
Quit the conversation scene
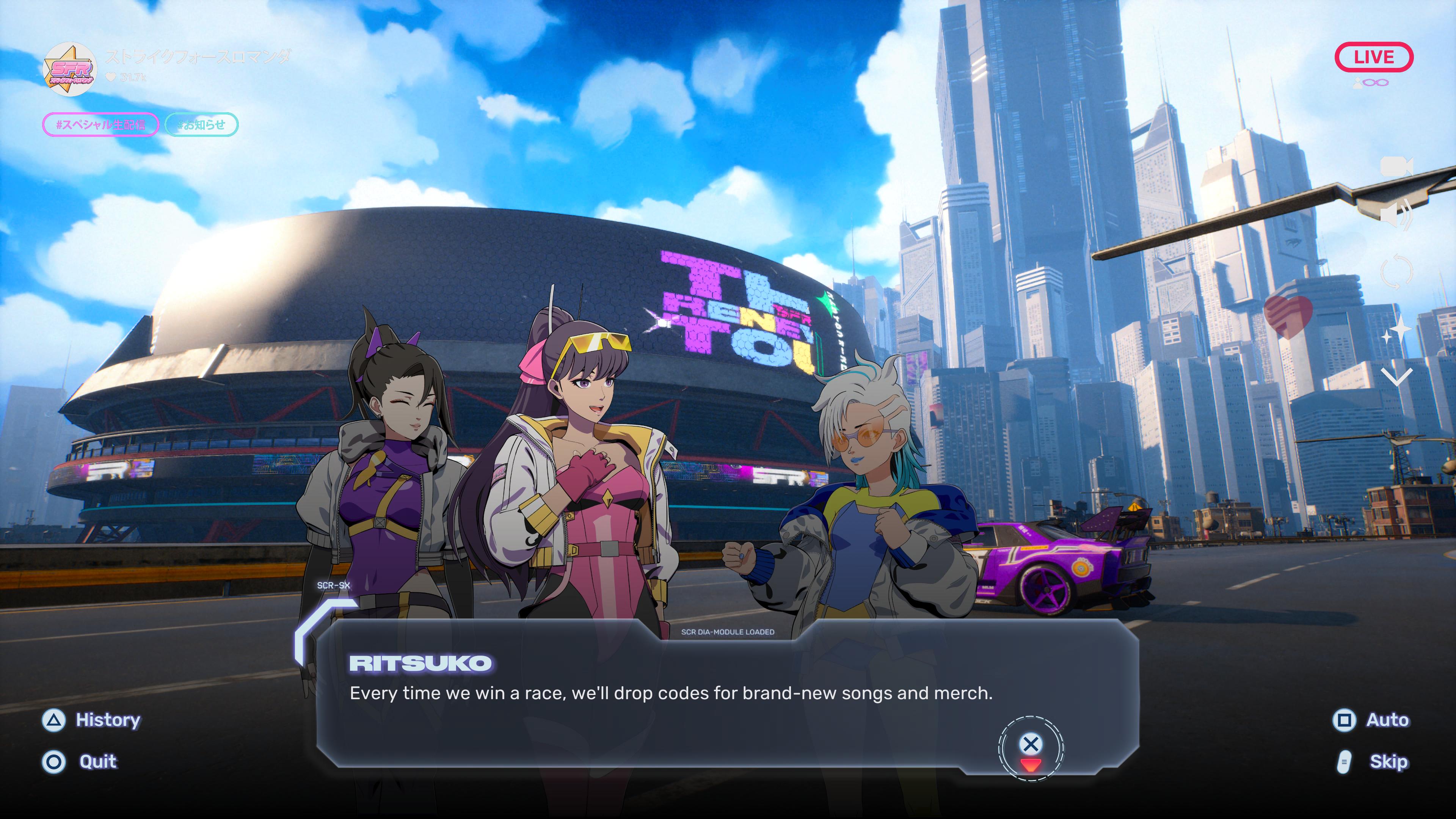coord(80,762)
